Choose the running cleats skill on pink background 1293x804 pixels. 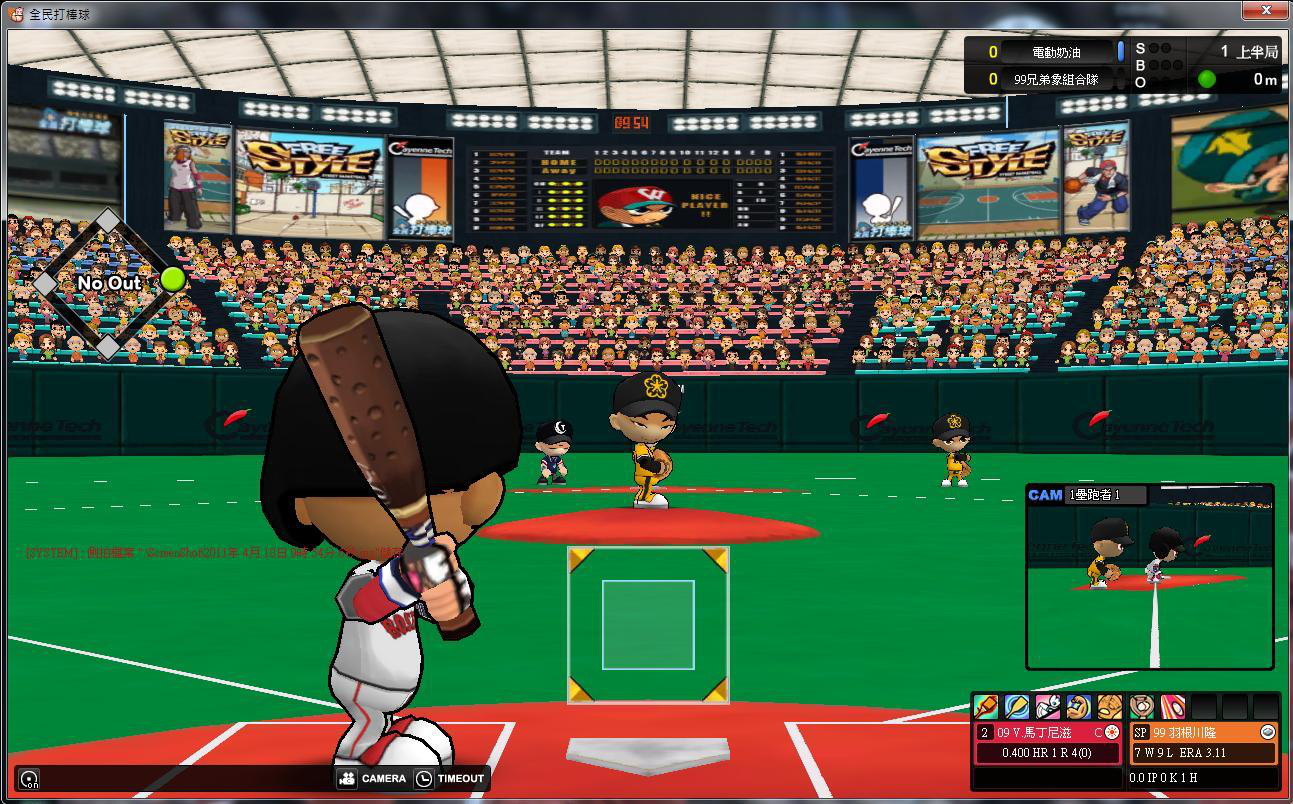click(1048, 707)
